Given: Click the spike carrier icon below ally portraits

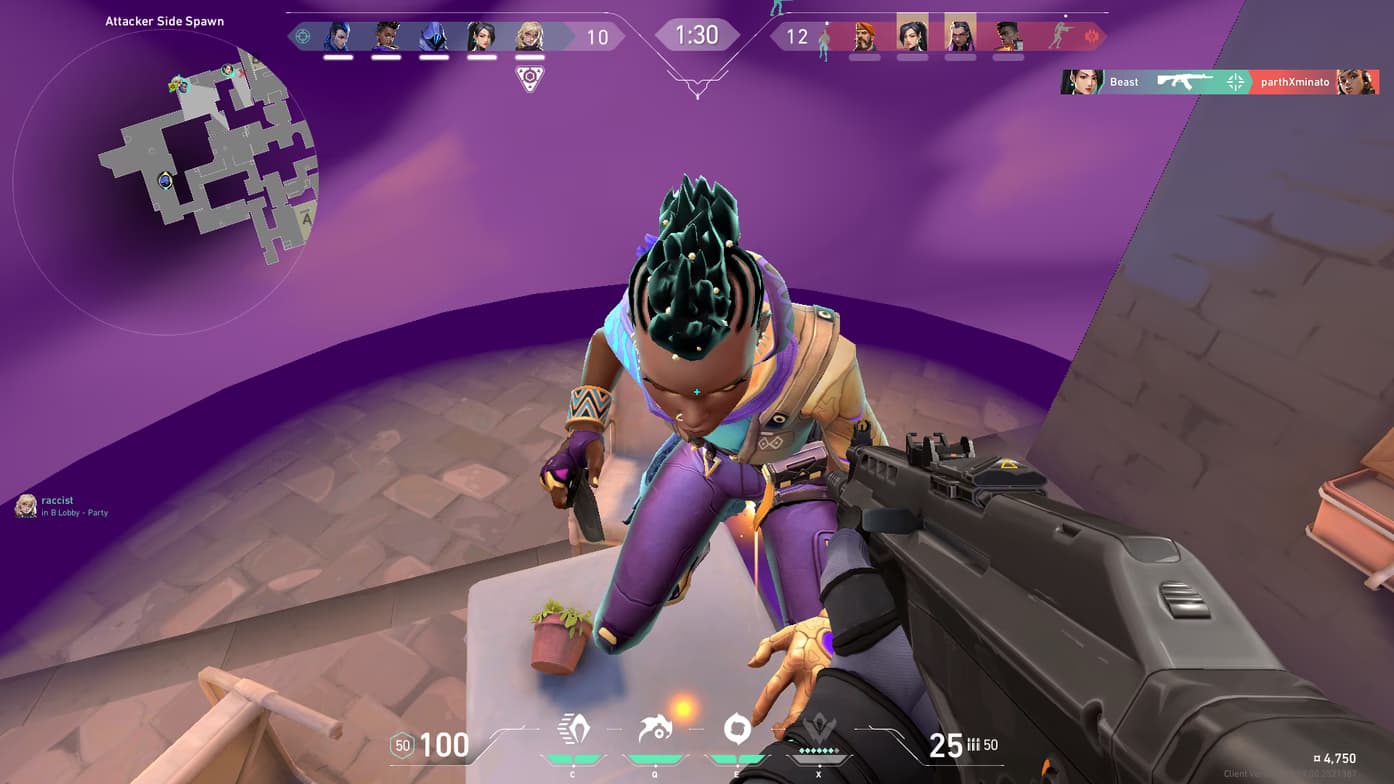Looking at the screenshot, I should (529, 78).
